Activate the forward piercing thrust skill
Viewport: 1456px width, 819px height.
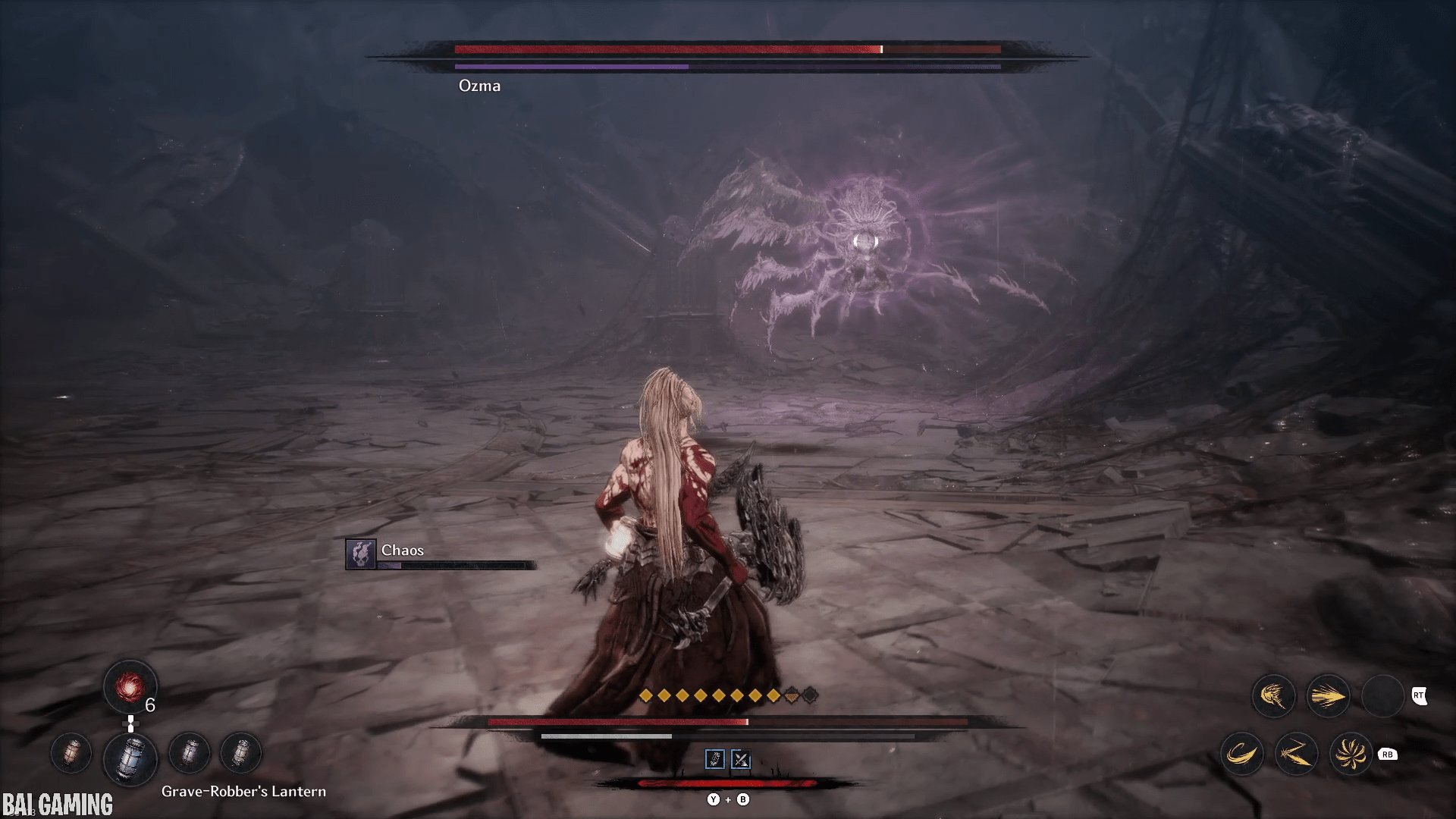1328,695
